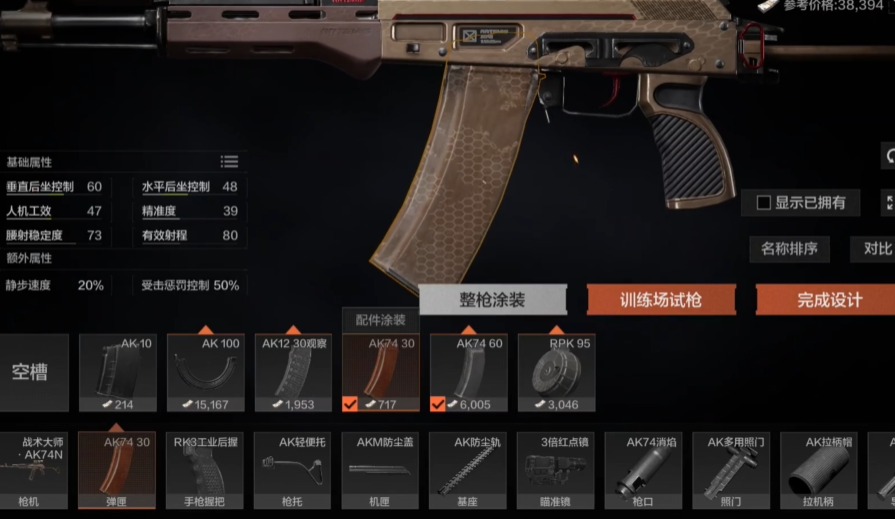The height and width of the screenshot is (519, 895).
Task: Pick the AK 100 drum magazine
Action: tap(205, 373)
